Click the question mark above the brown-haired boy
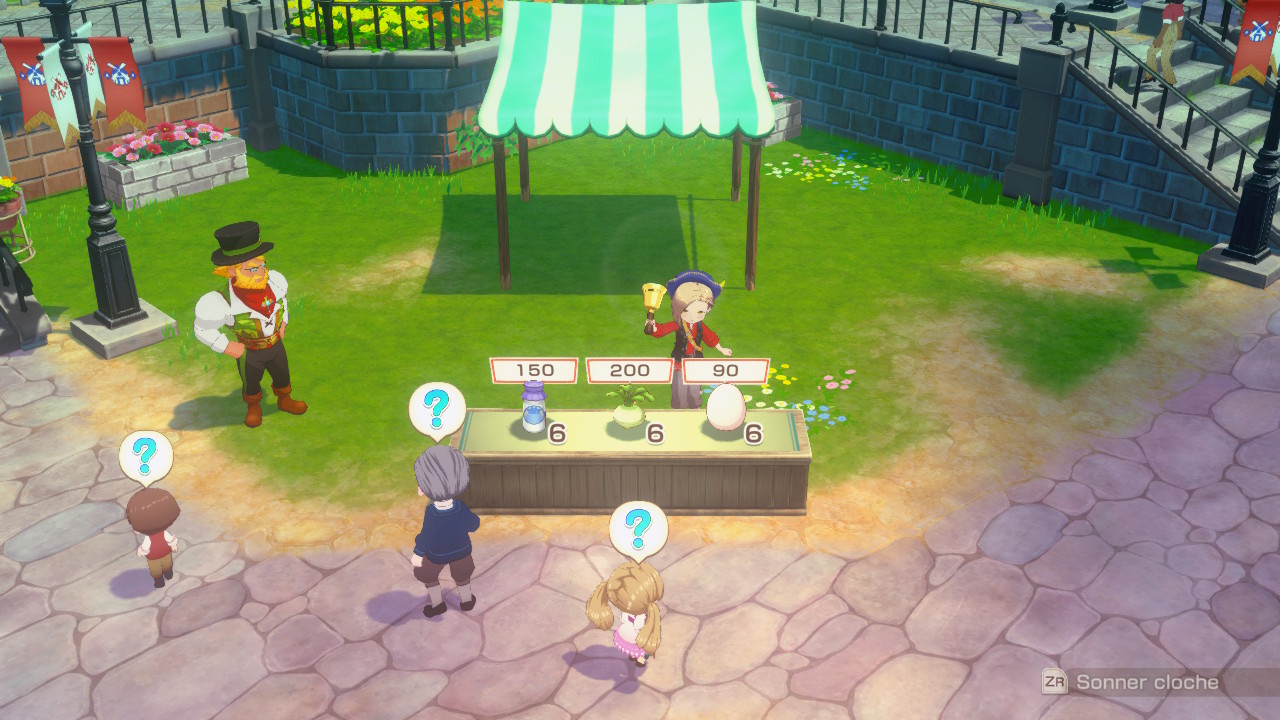Screen dimensions: 1280x720 (x=146, y=455)
